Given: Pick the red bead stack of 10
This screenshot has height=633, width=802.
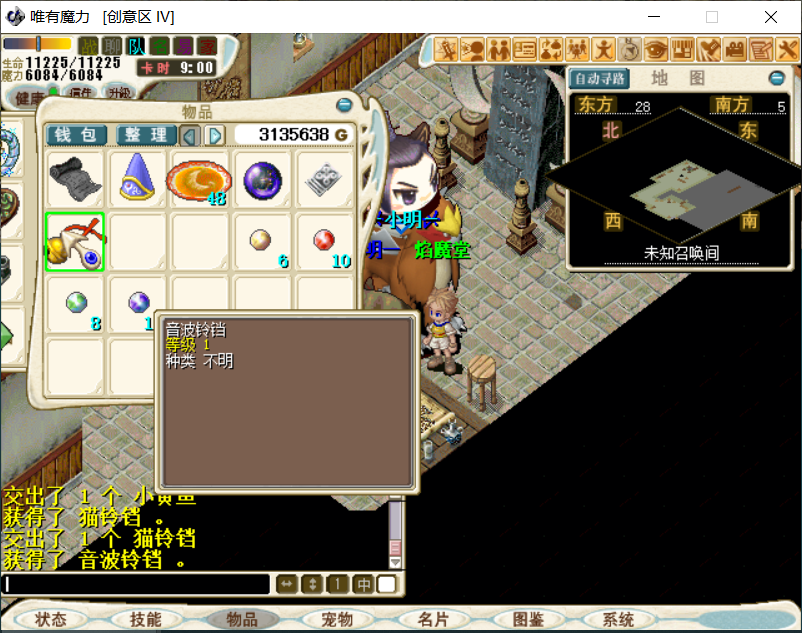Looking at the screenshot, I should [x=324, y=242].
